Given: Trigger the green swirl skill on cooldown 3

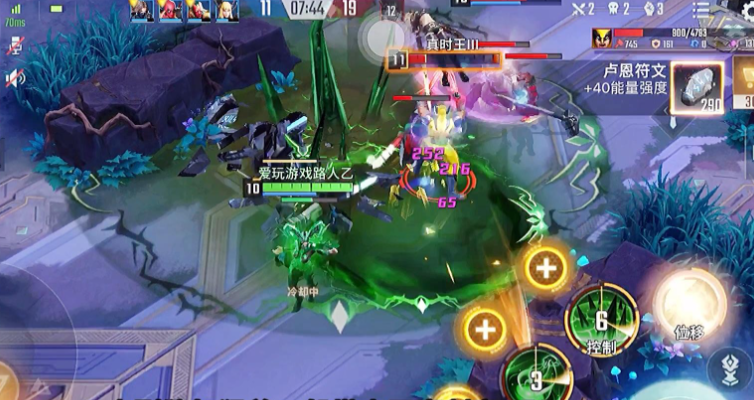Looking at the screenshot, I should (x=536, y=376).
